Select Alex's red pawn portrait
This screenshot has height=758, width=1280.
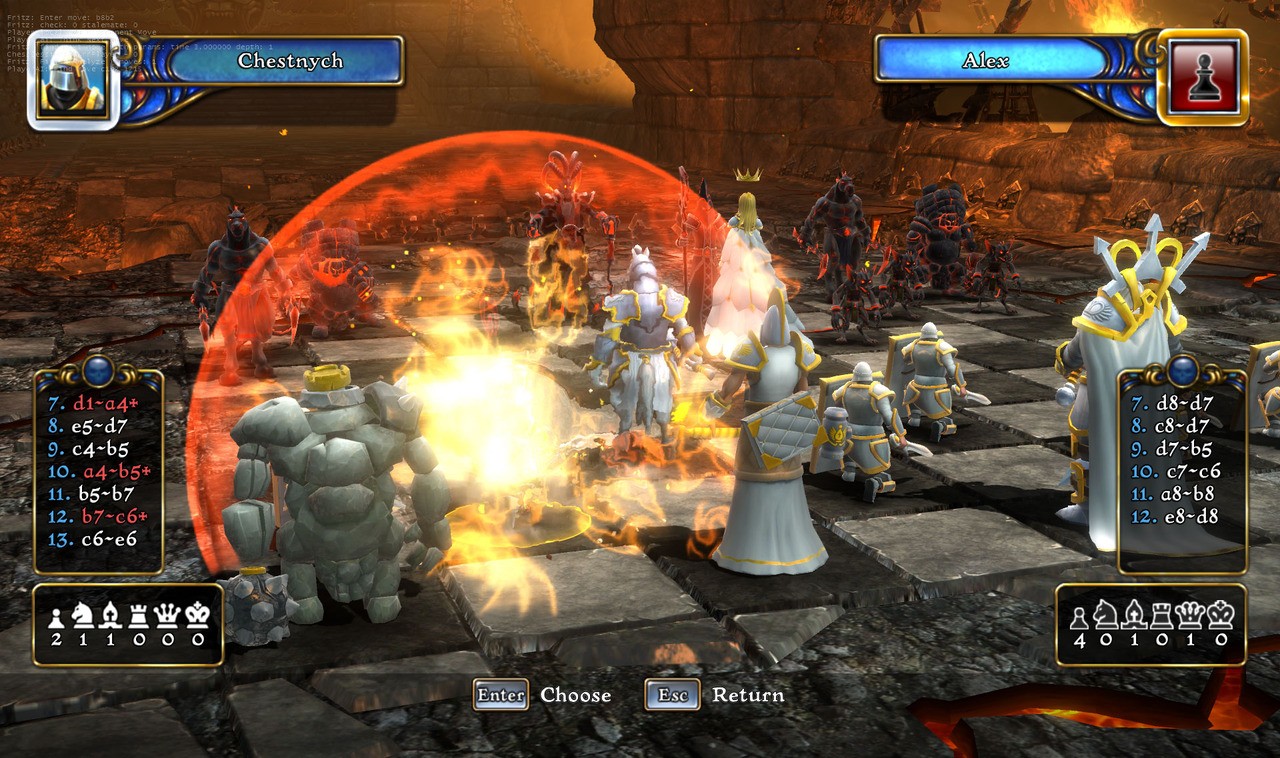(x=1203, y=78)
